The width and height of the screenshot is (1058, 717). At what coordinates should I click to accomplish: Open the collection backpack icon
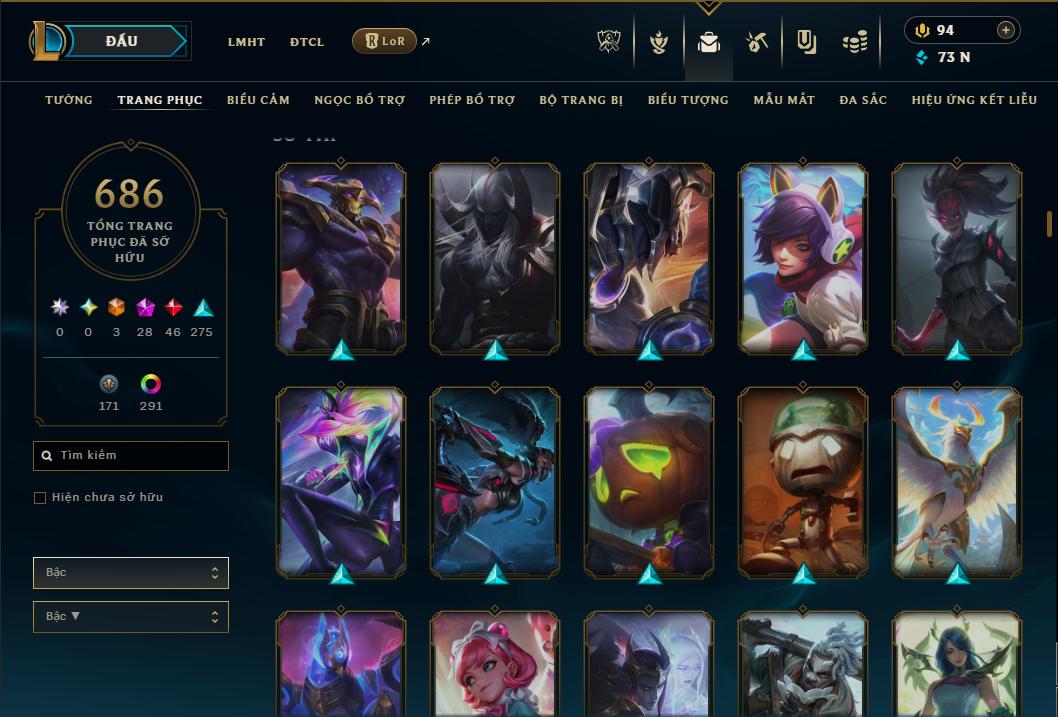tap(709, 42)
